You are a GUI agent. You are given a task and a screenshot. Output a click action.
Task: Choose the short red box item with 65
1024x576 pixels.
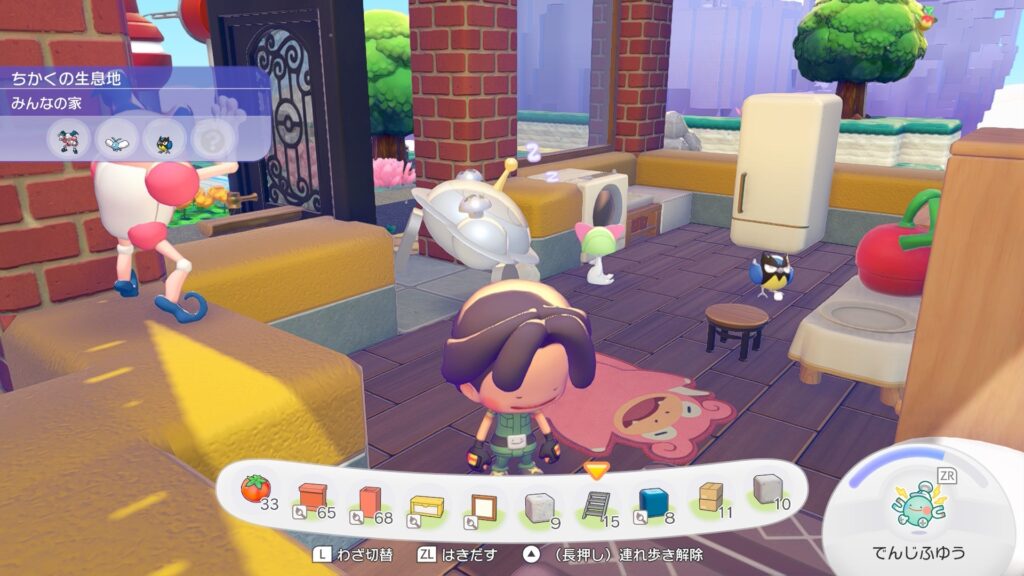313,497
